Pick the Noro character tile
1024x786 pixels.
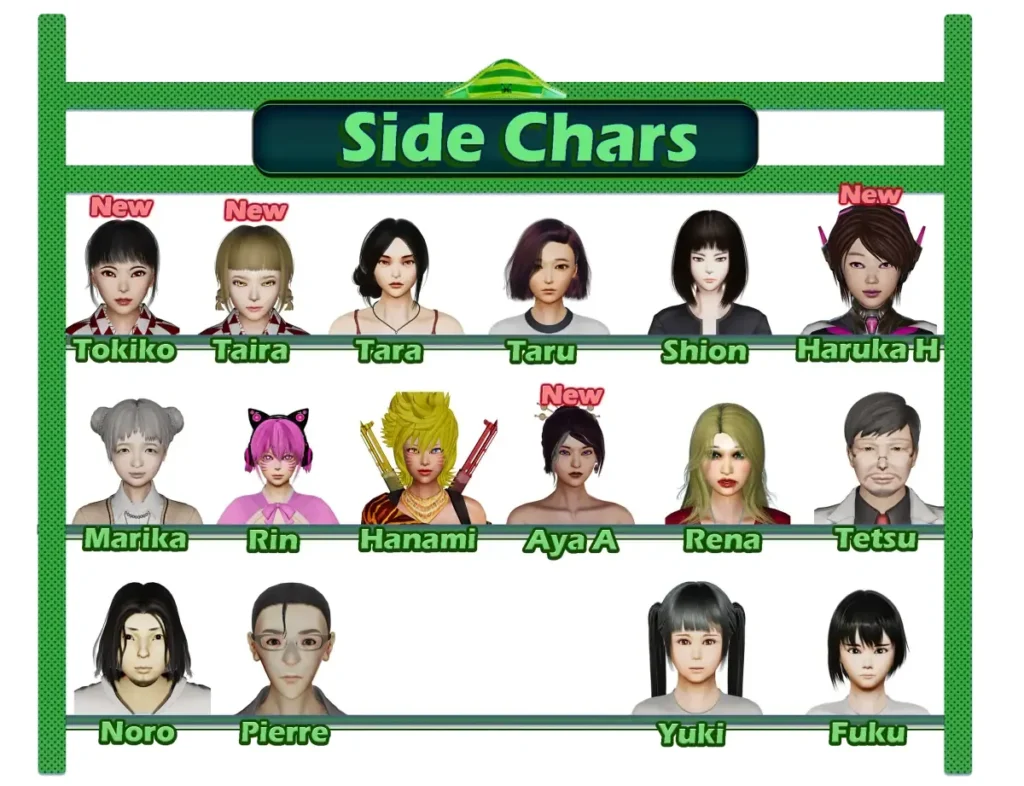[141, 650]
